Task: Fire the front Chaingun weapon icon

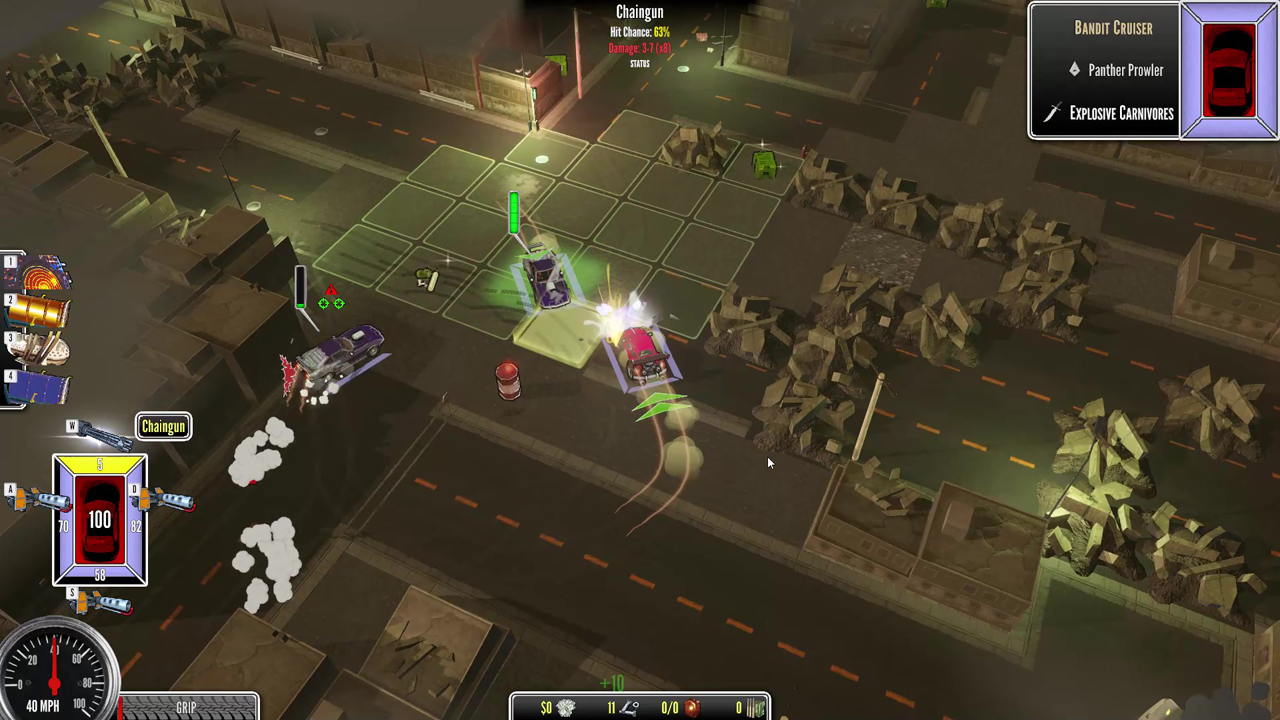Action: pos(101,435)
